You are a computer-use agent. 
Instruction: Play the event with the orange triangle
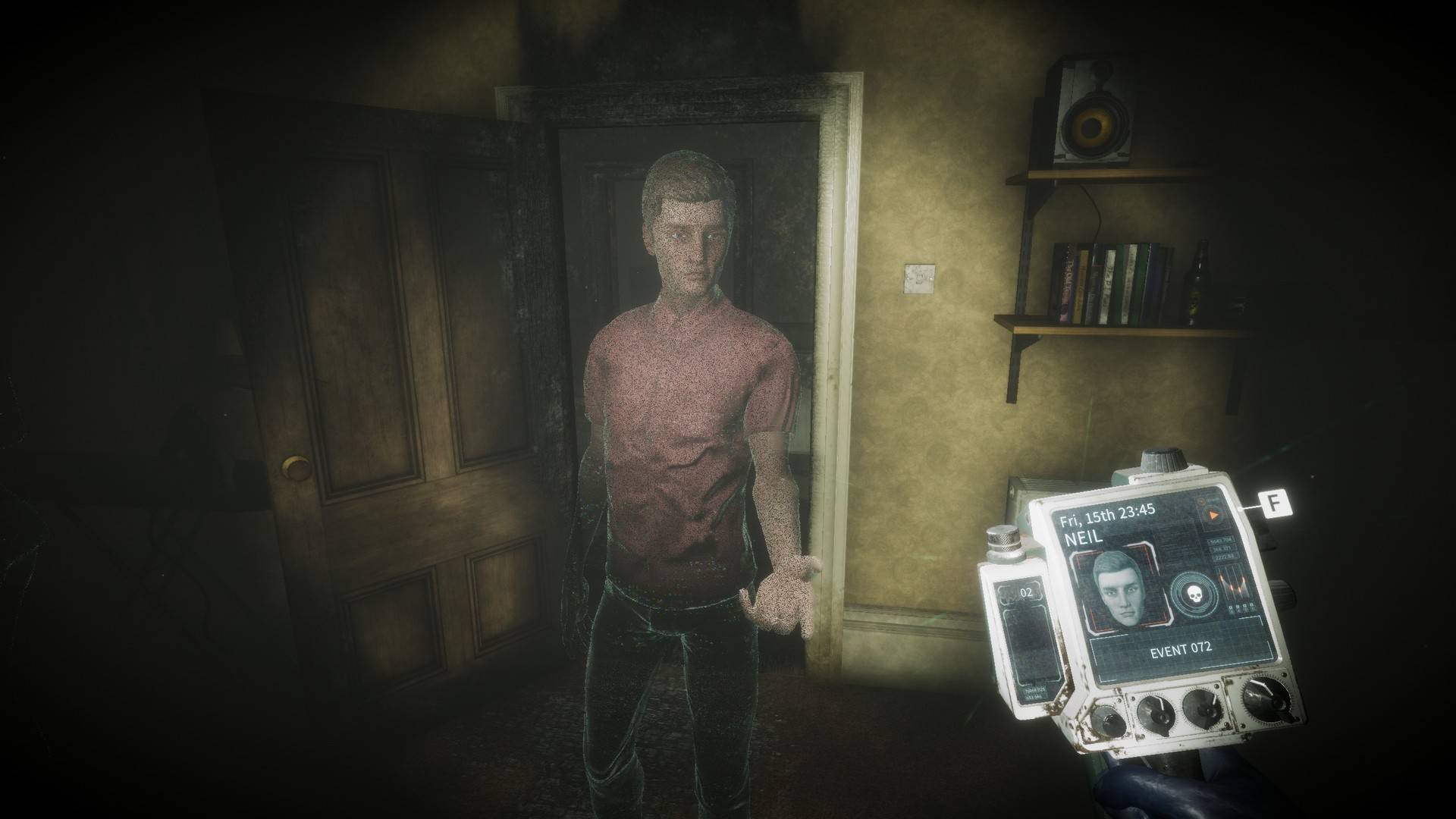[x=1213, y=515]
